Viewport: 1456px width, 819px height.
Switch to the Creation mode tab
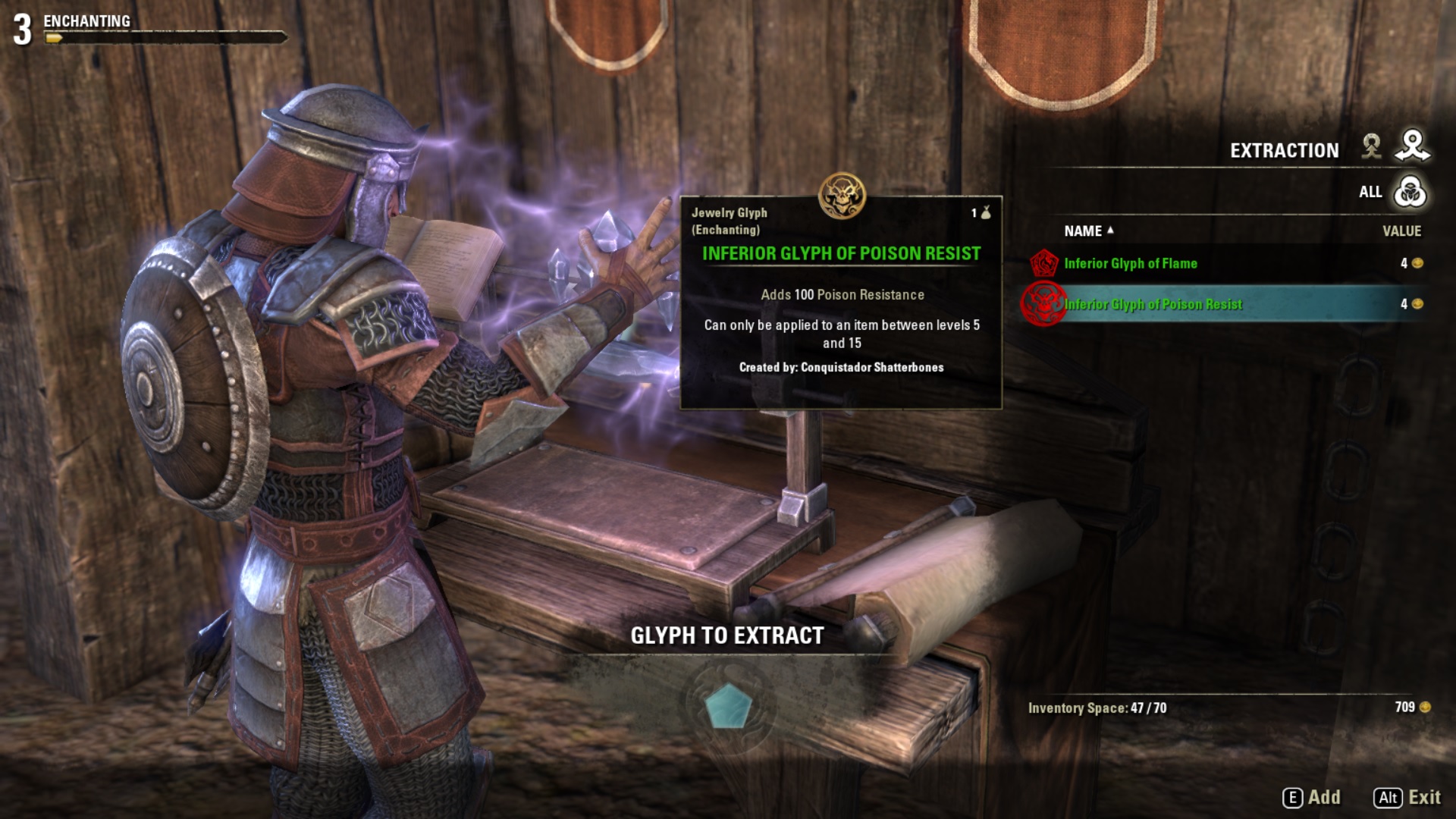pos(1371,146)
